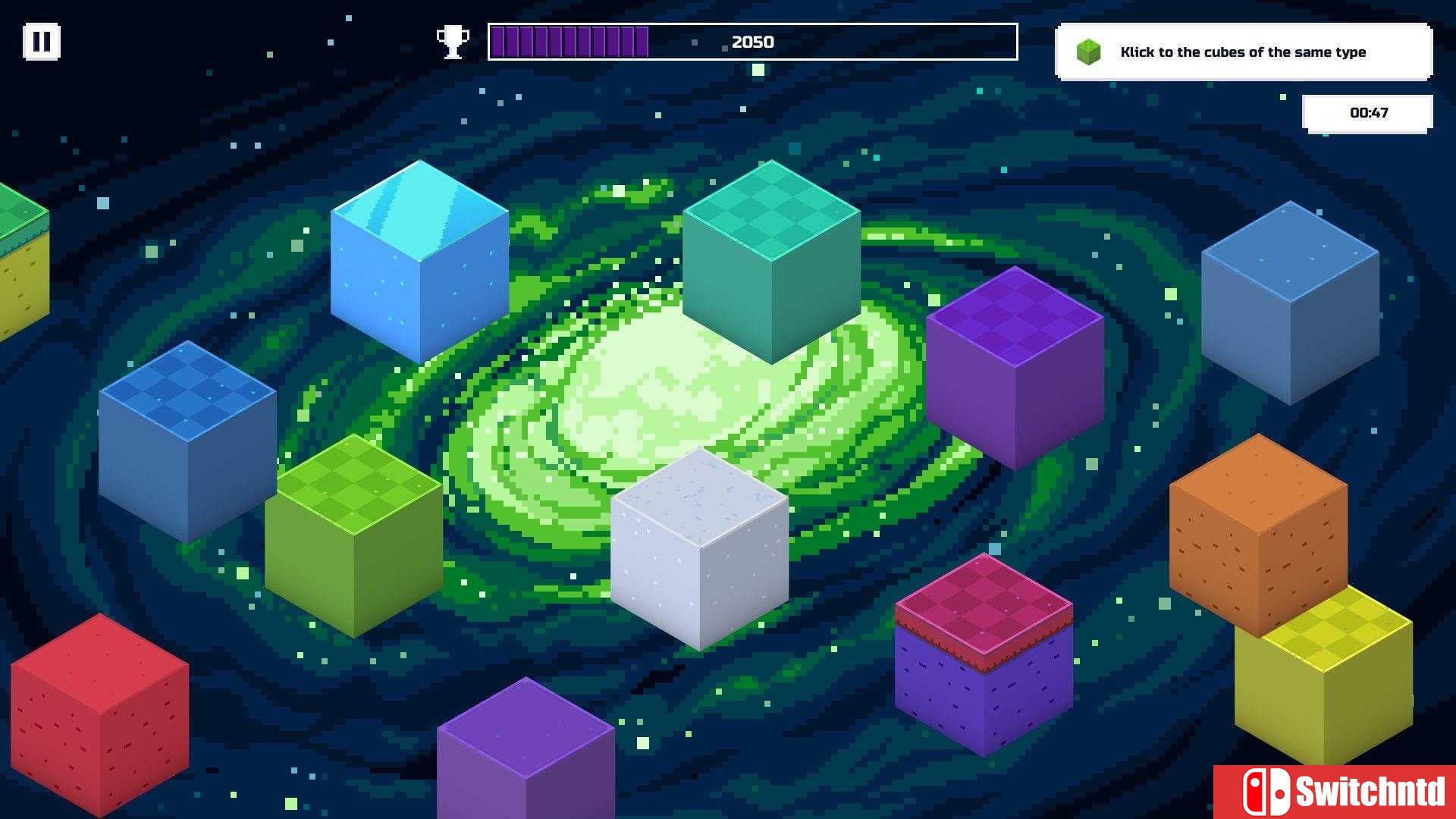The image size is (1456, 819).
Task: Click the pause button
Action: (x=42, y=42)
